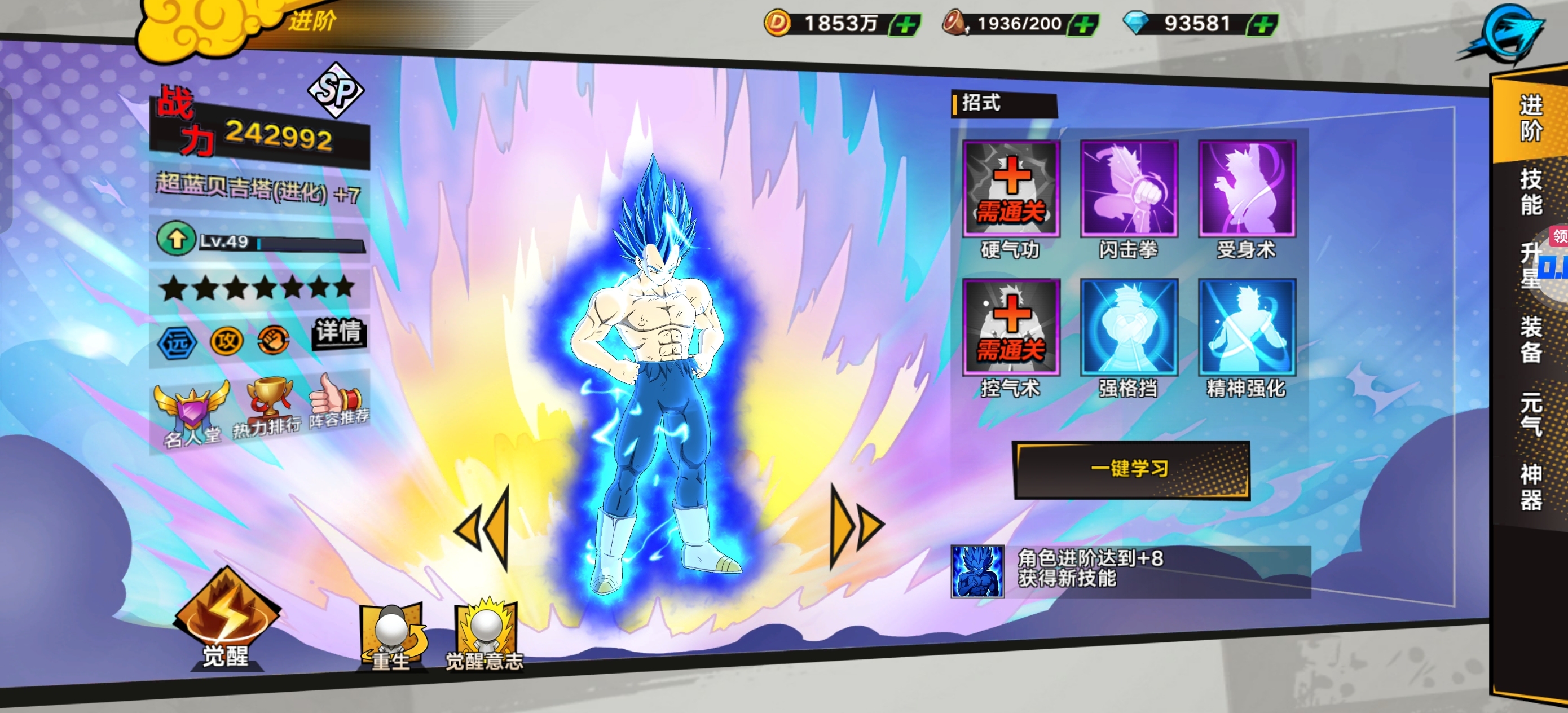Screen dimensions: 1568x713
Task: Switch to the 装备 equipment tab
Action: point(1530,338)
